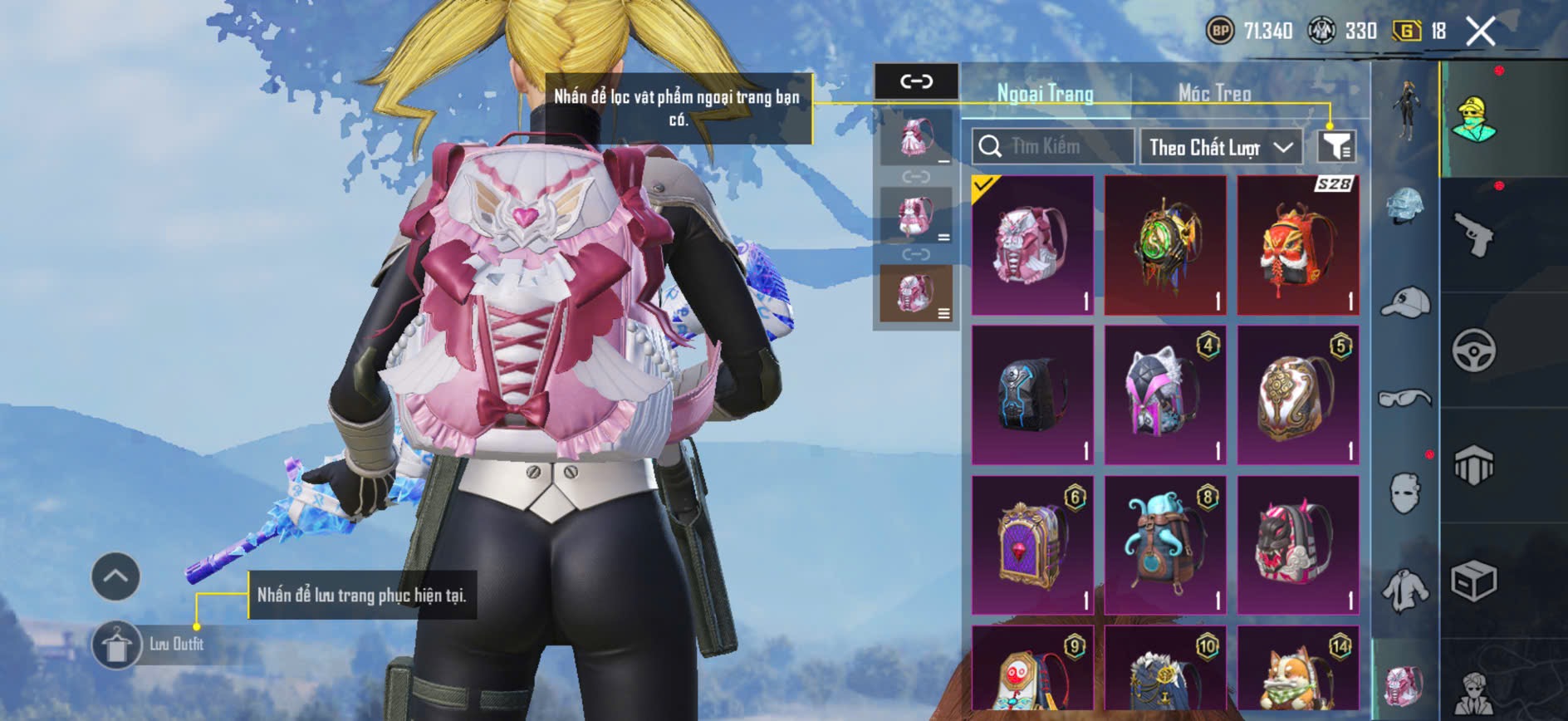Viewport: 1568px width, 721px height.
Task: Open the Theo Chất Lượng sort dropdown
Action: 1220,148
